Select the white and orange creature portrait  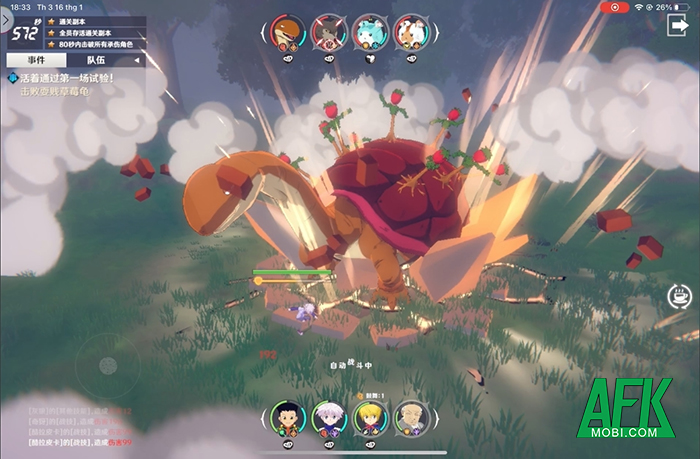pos(411,32)
